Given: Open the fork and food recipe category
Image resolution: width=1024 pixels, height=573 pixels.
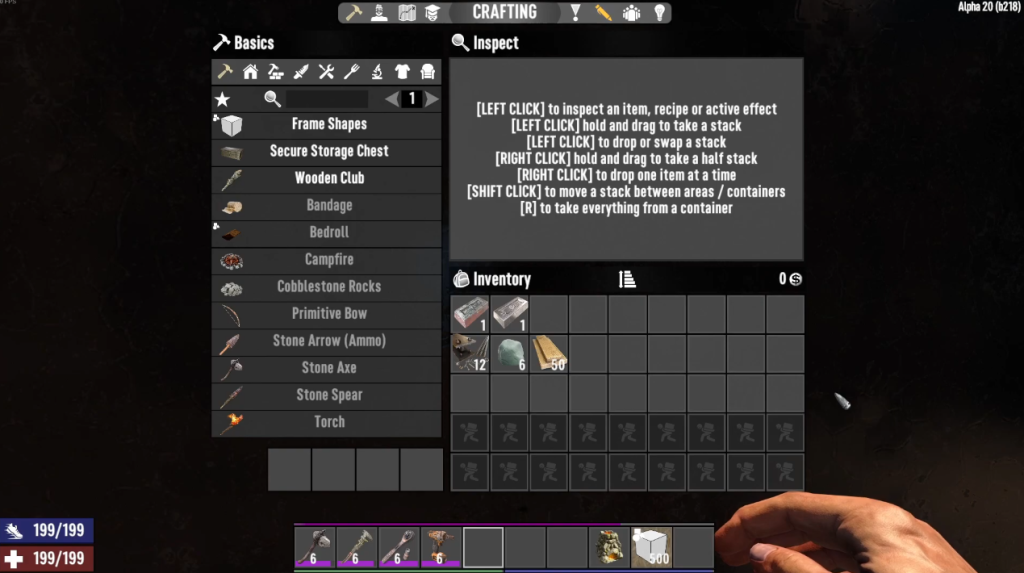Looking at the screenshot, I should (x=351, y=72).
